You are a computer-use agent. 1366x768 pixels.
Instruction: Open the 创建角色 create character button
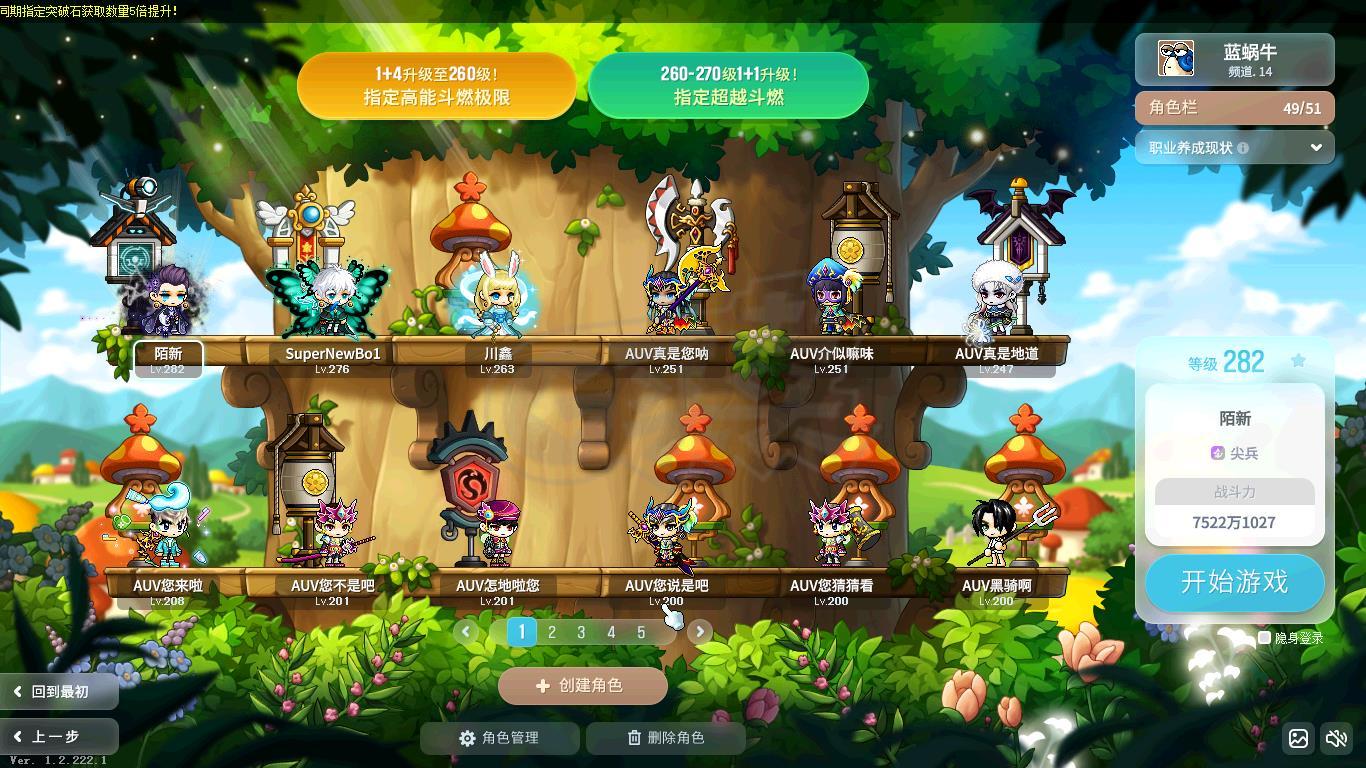coord(582,686)
